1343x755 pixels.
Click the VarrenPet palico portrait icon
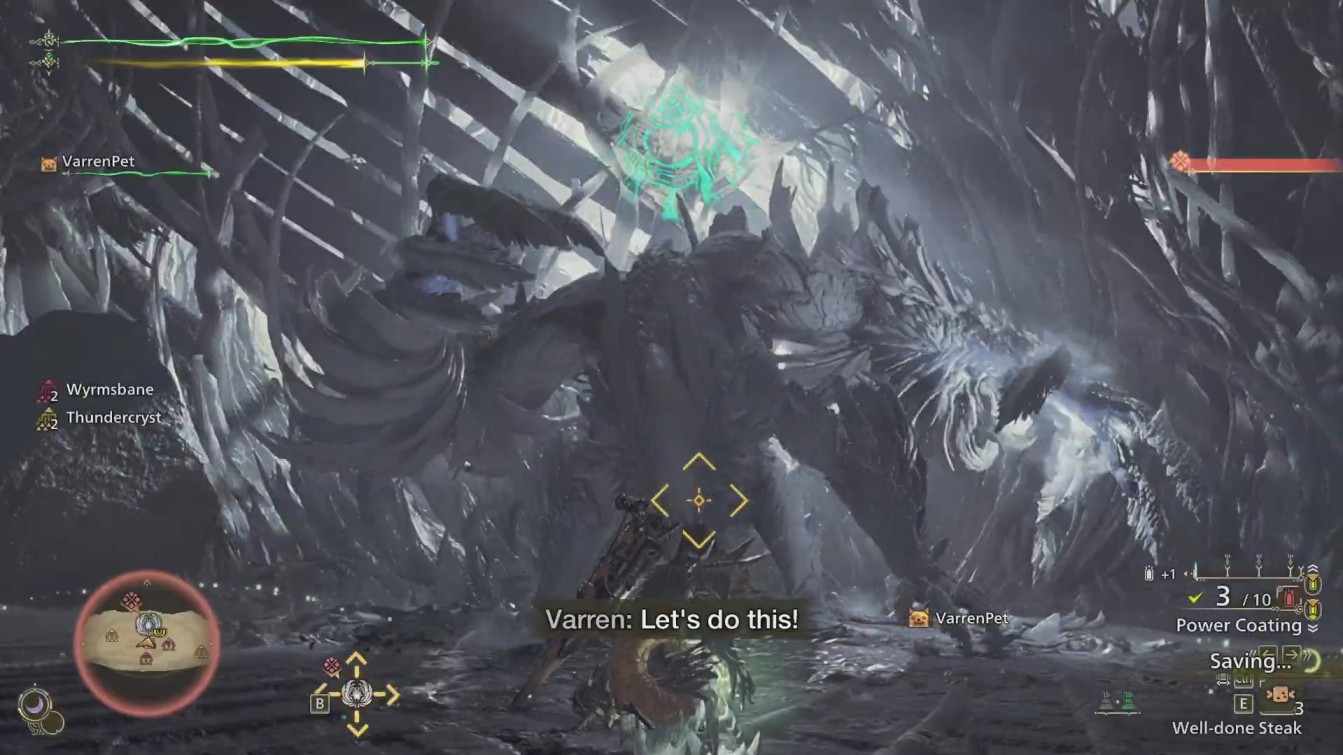click(x=47, y=162)
